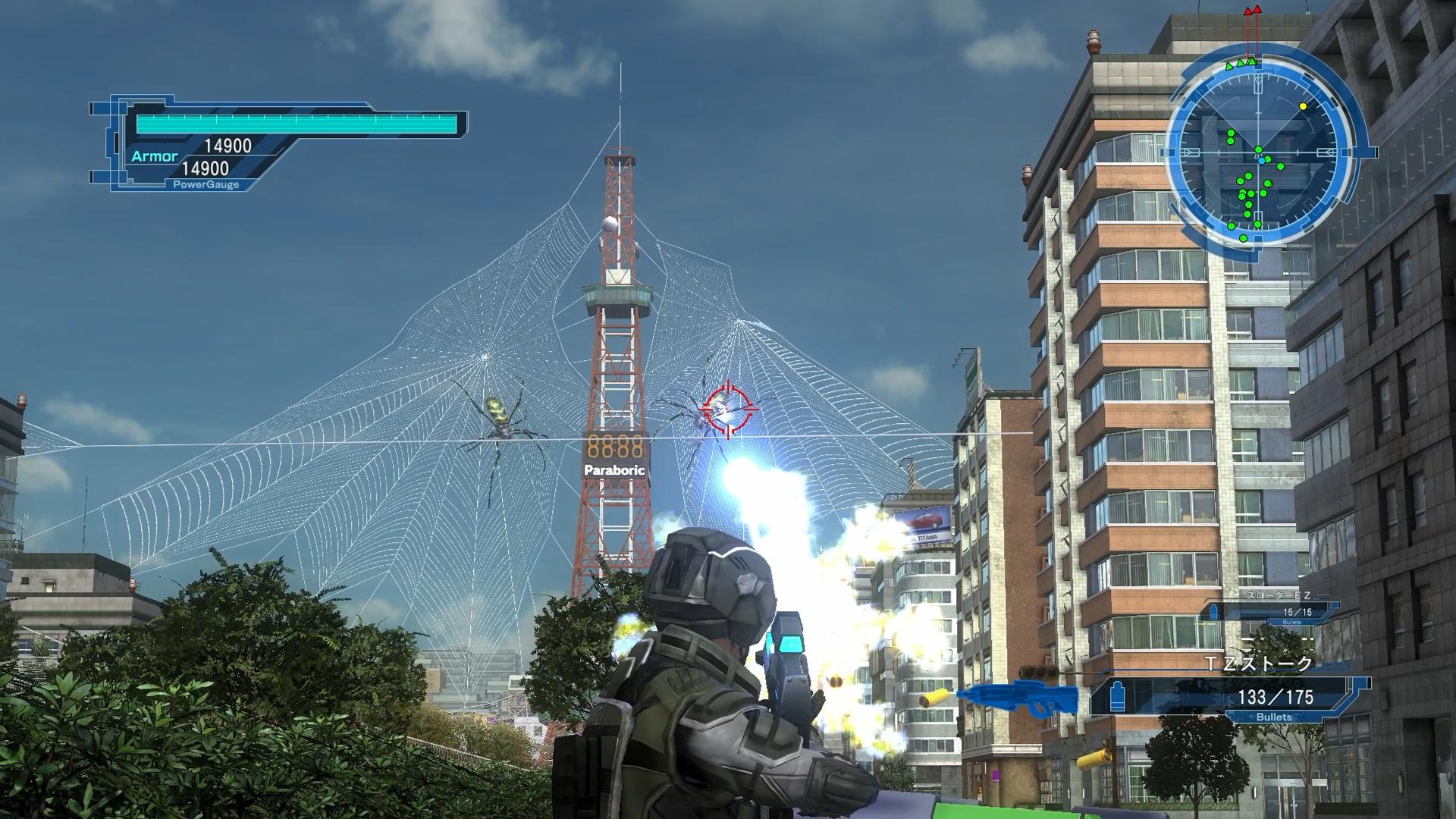Click the blue assault rifle weapon icon
1456x819 pixels.
coord(1018,698)
